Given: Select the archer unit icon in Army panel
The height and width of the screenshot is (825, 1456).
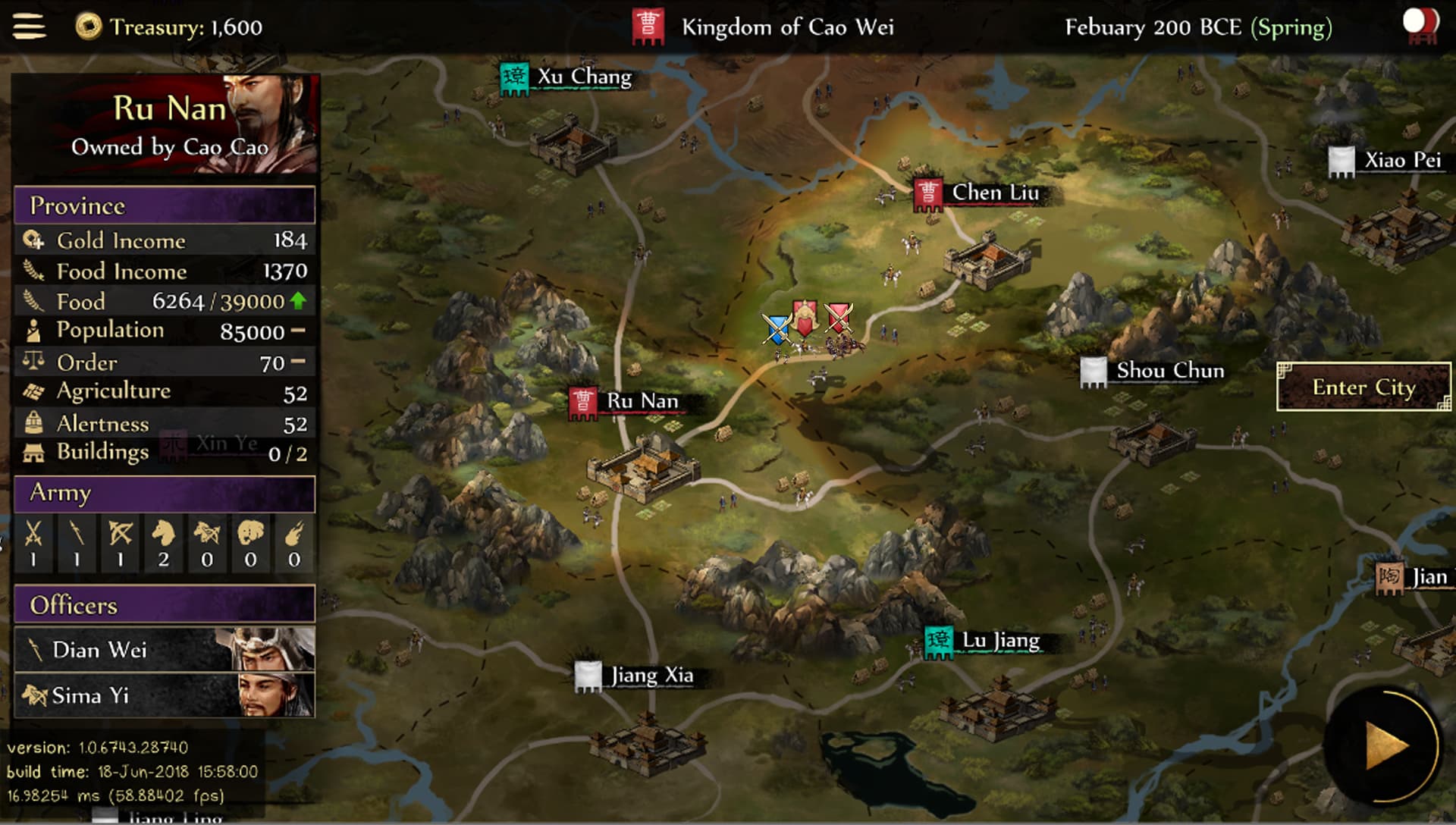Looking at the screenshot, I should 120,540.
